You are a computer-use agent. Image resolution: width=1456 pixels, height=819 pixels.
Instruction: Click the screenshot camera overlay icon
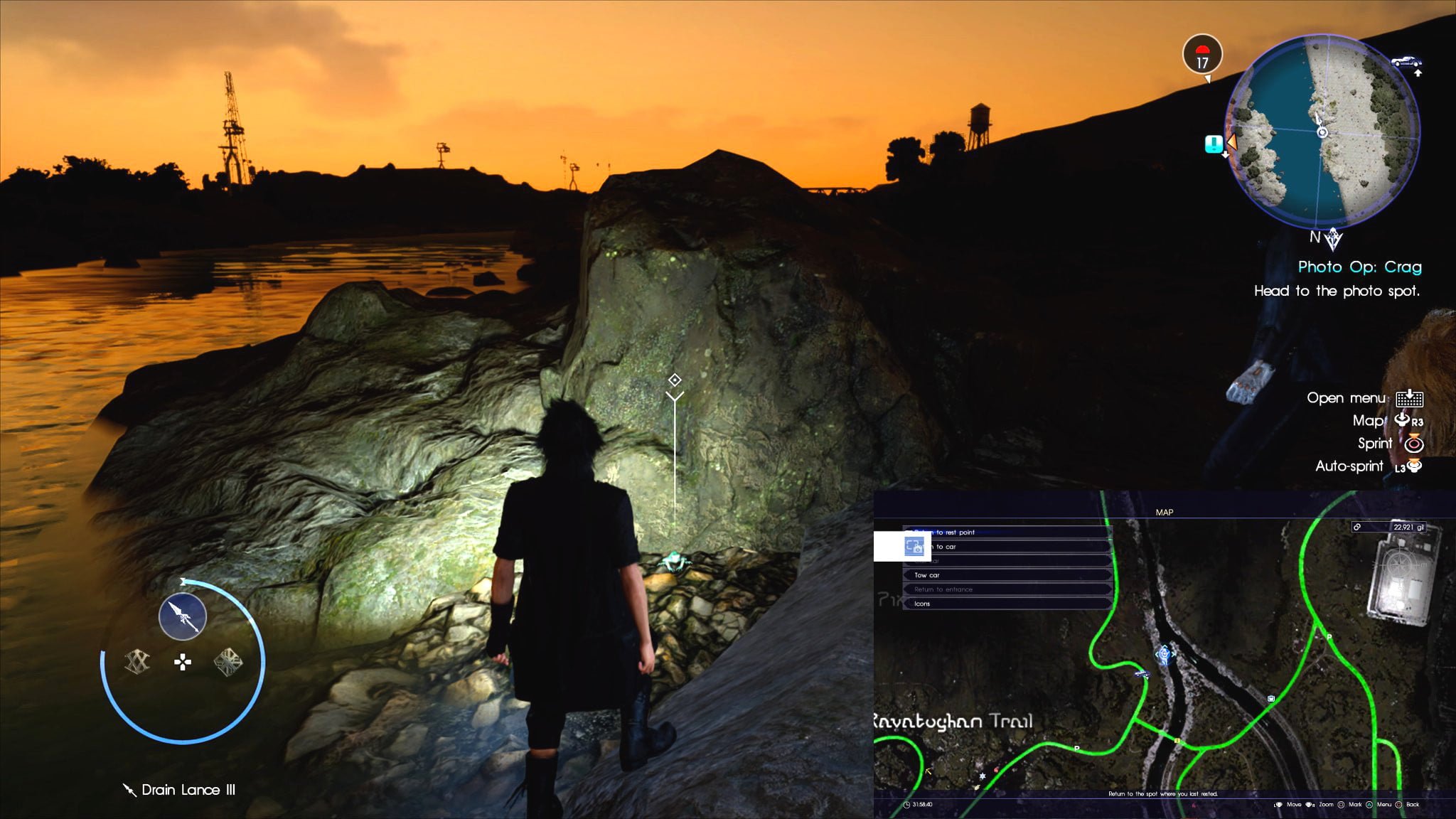pos(914,546)
